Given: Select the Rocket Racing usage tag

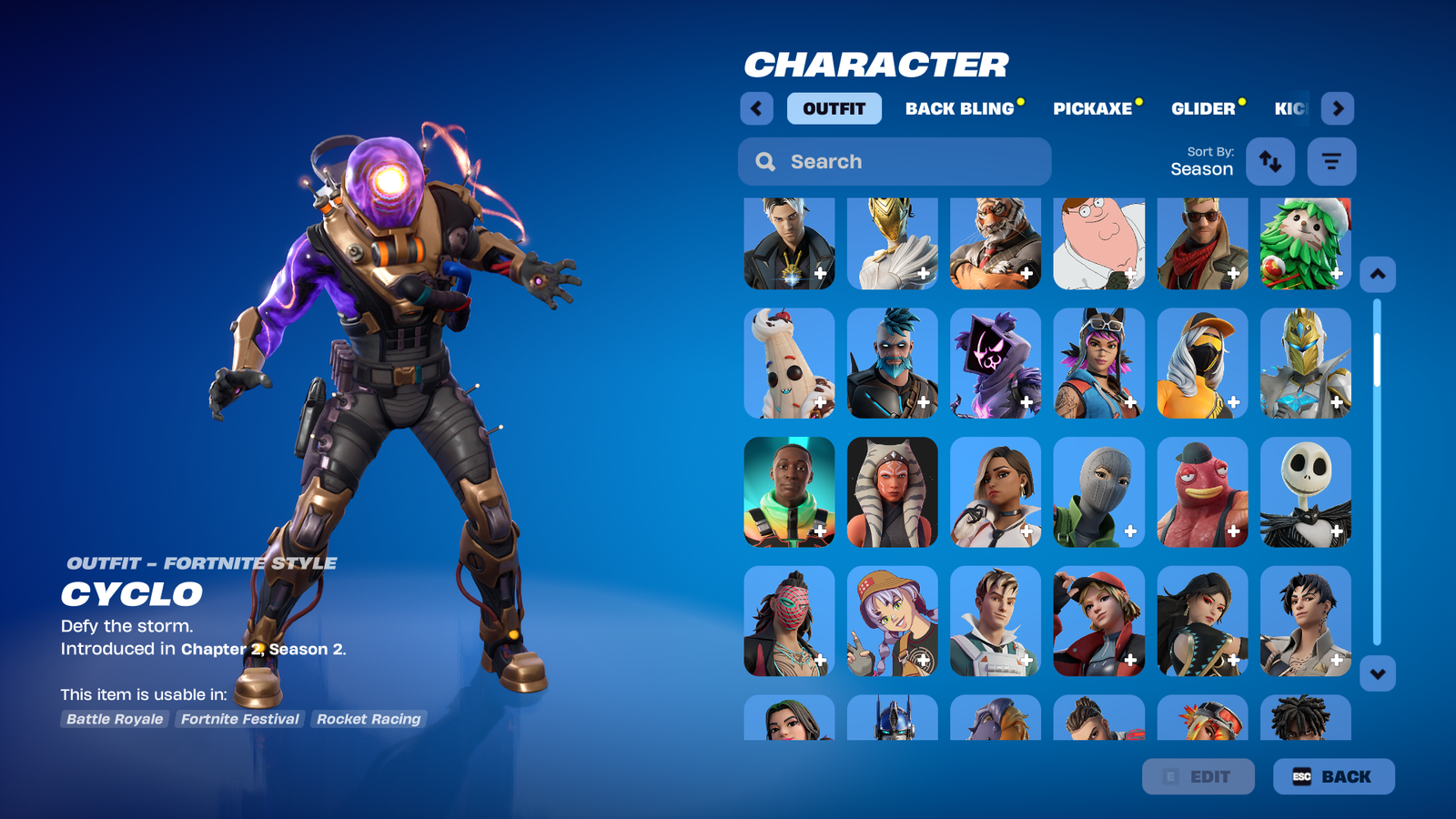Looking at the screenshot, I should 369,719.
